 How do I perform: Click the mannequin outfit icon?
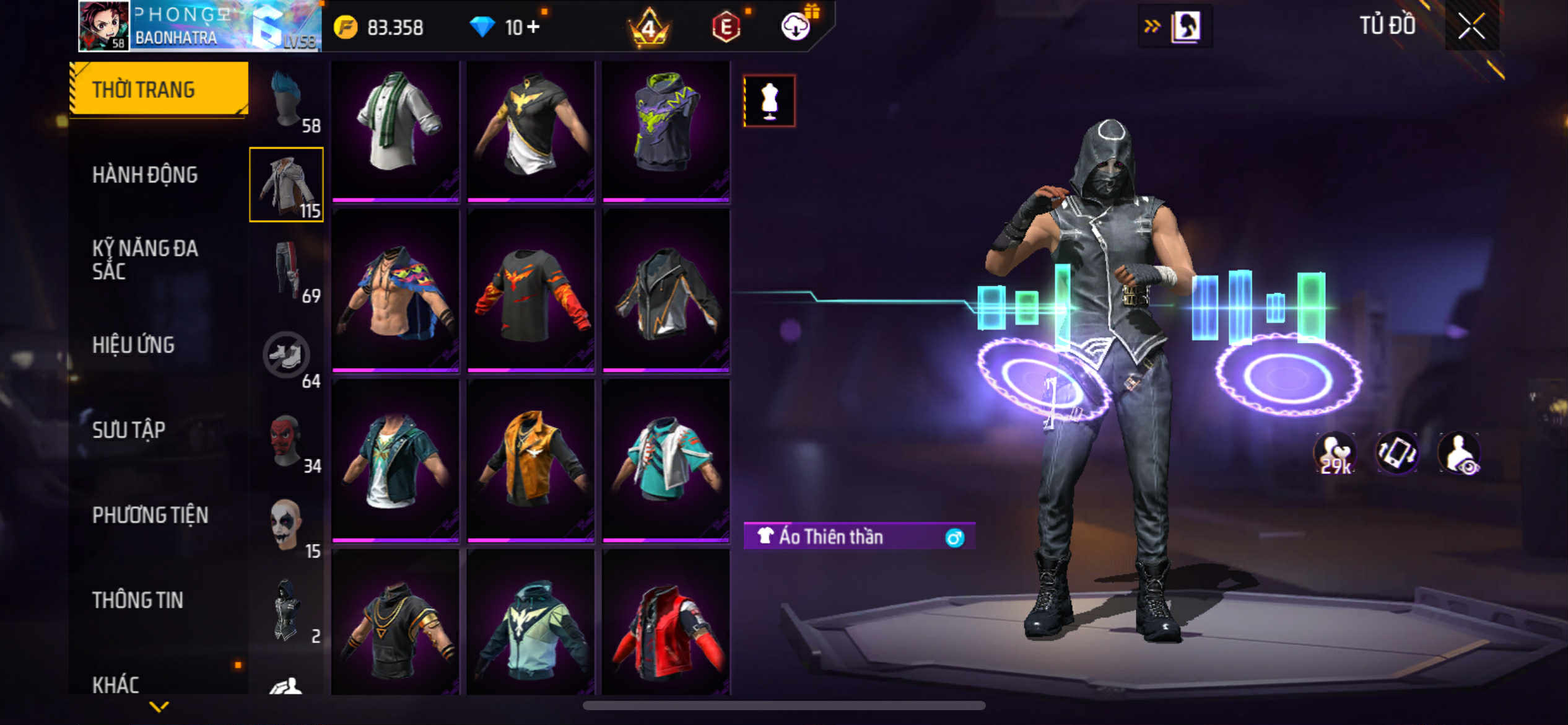click(x=769, y=101)
